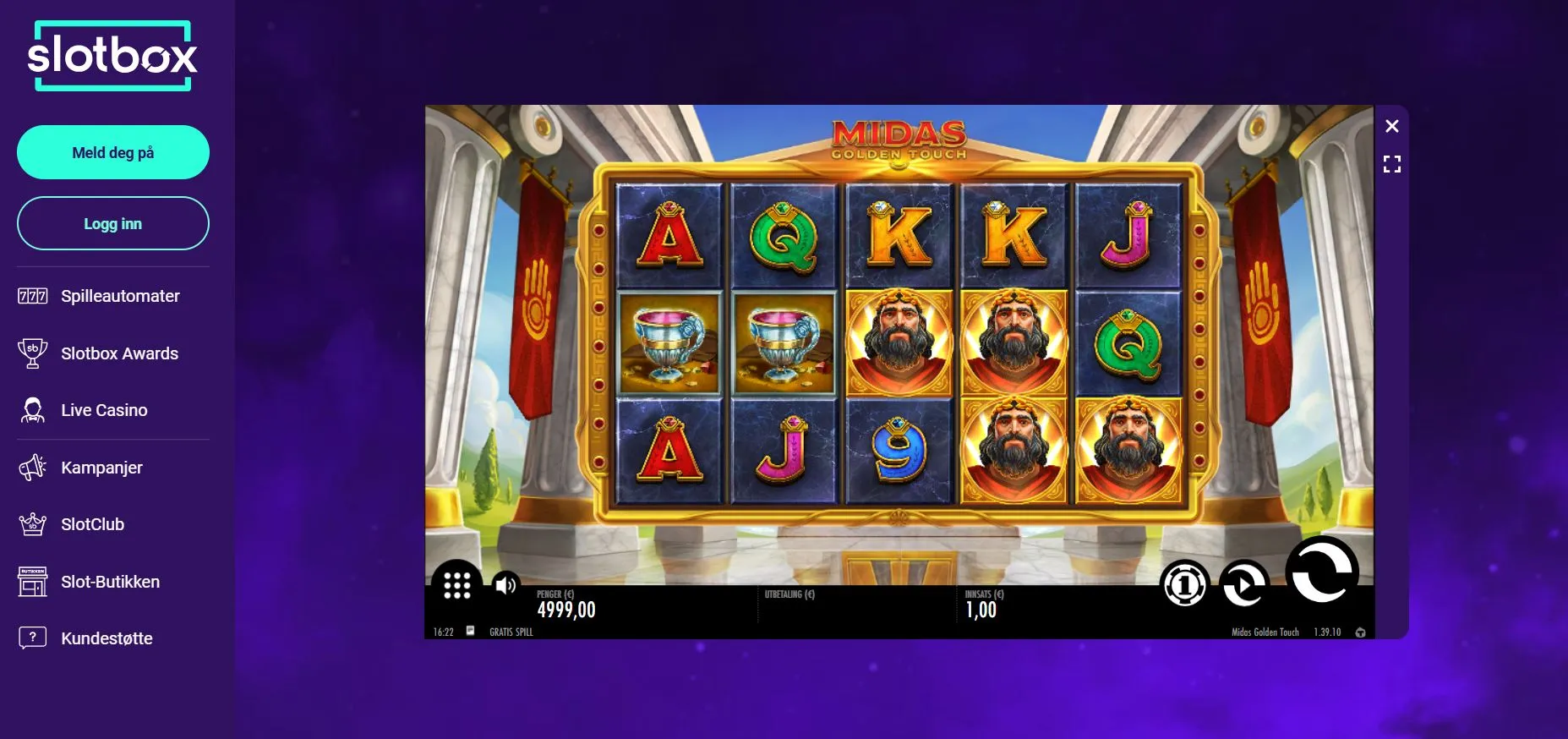
Task: Toggle fullscreen mode for the game
Action: 1393,164
